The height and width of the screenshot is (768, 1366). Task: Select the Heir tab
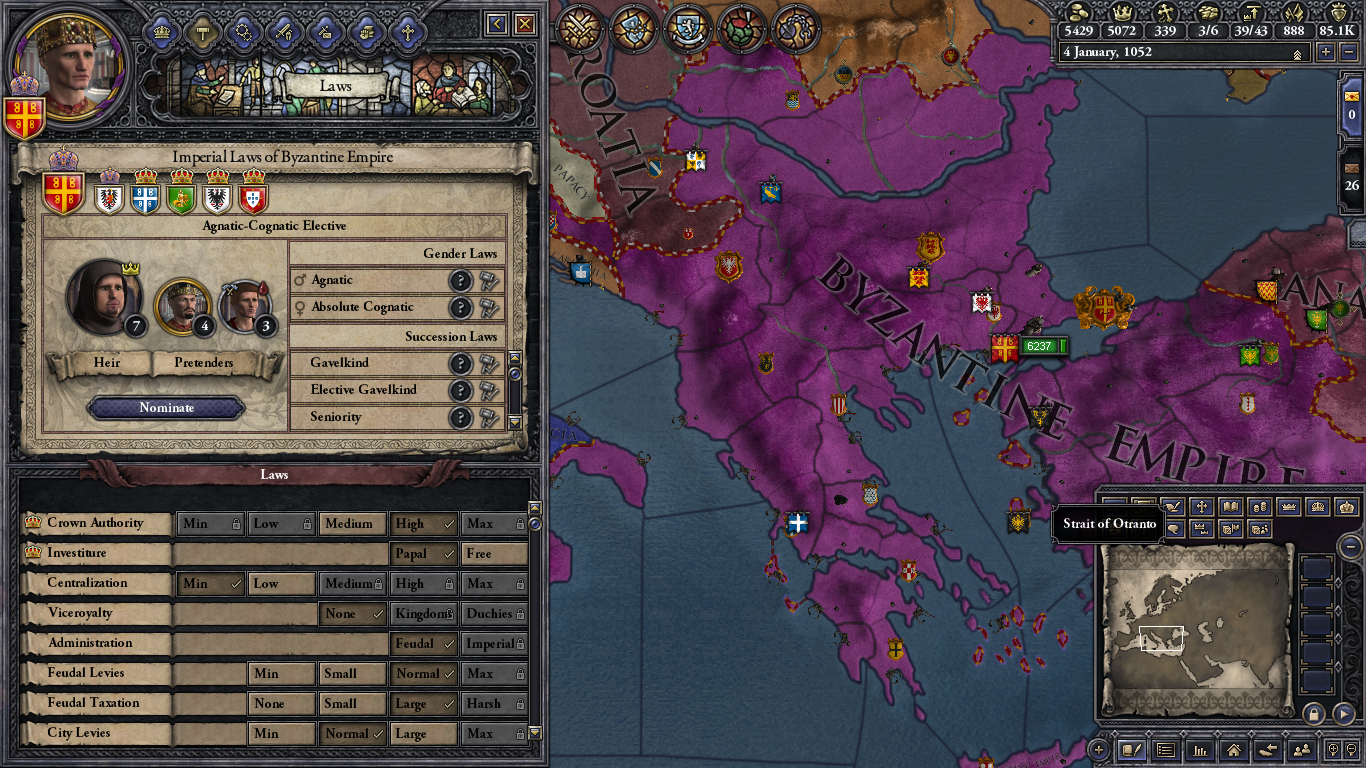coord(106,363)
